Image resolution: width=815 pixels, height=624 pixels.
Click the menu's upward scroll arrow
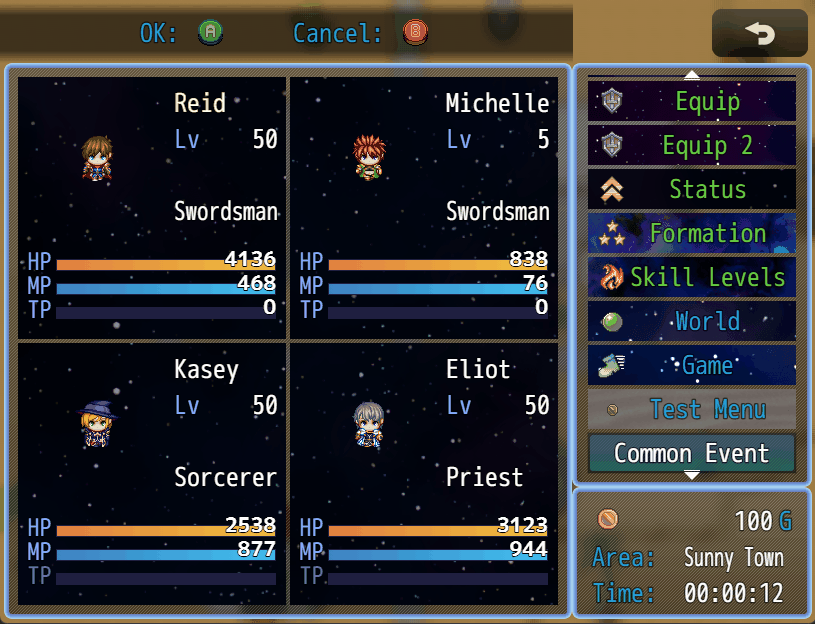(x=692, y=74)
